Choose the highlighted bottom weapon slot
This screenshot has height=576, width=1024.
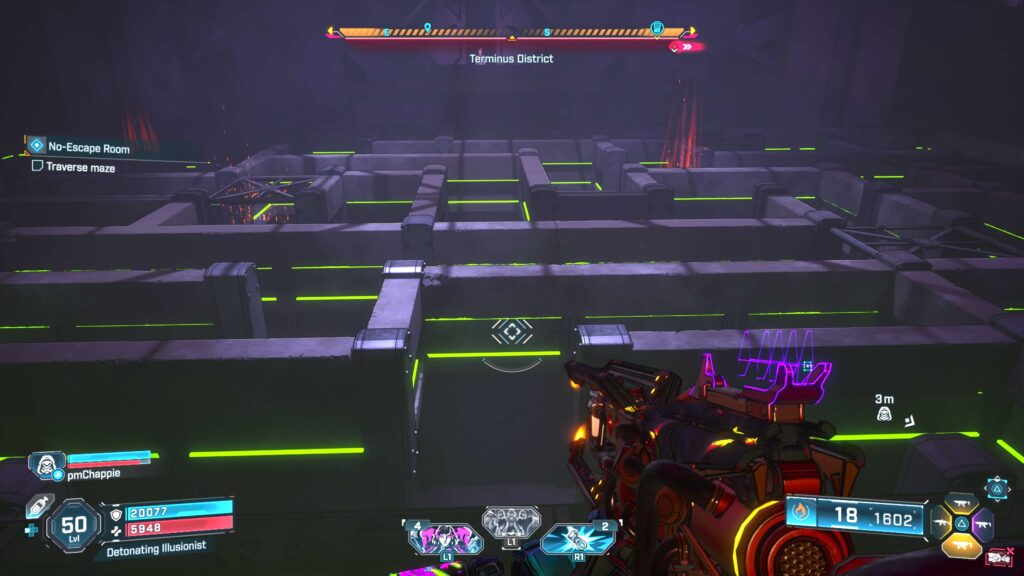coord(960,543)
